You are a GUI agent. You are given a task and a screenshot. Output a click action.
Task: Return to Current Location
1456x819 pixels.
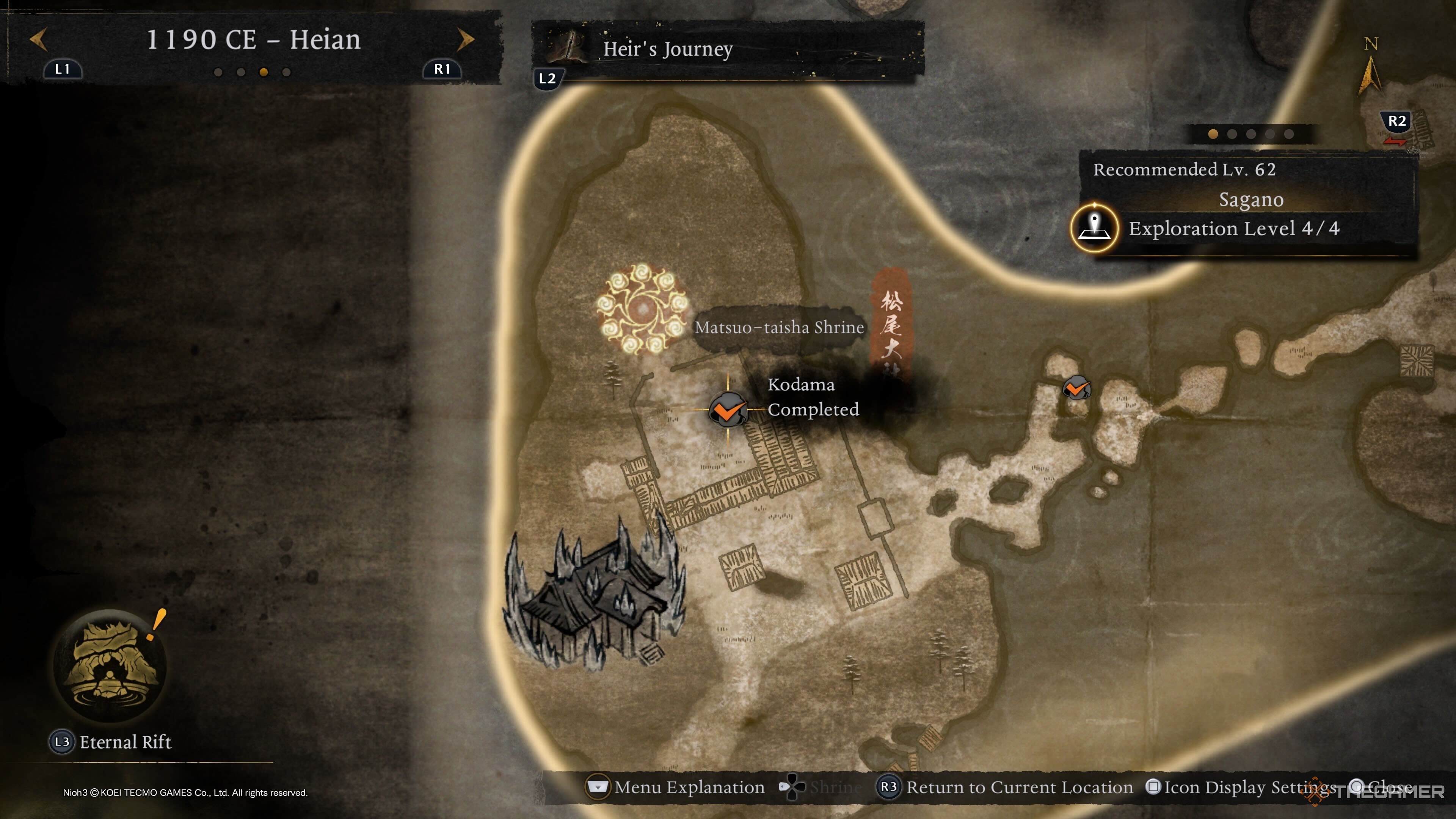[1006, 787]
